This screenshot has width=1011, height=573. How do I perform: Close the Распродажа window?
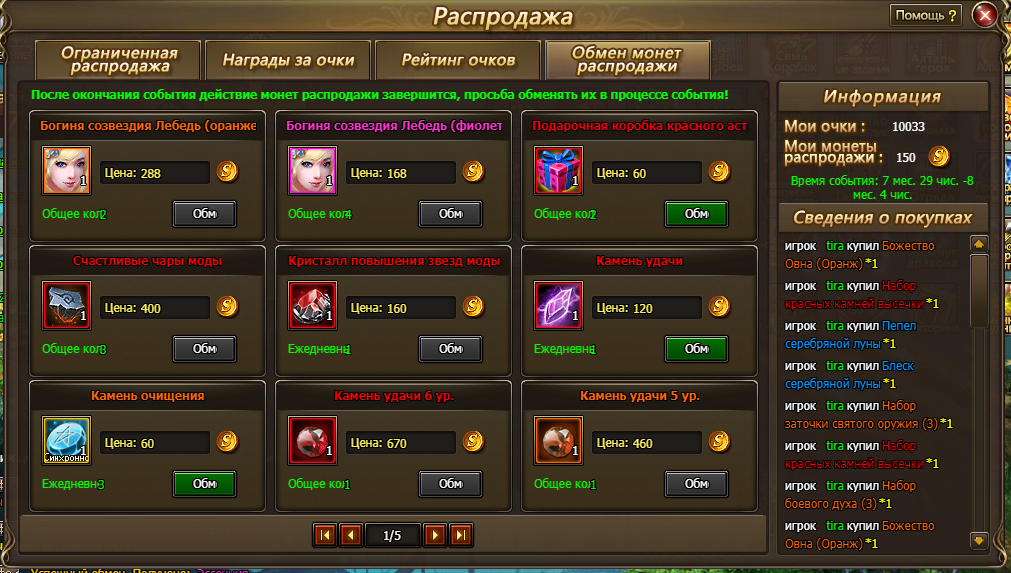pos(986,15)
